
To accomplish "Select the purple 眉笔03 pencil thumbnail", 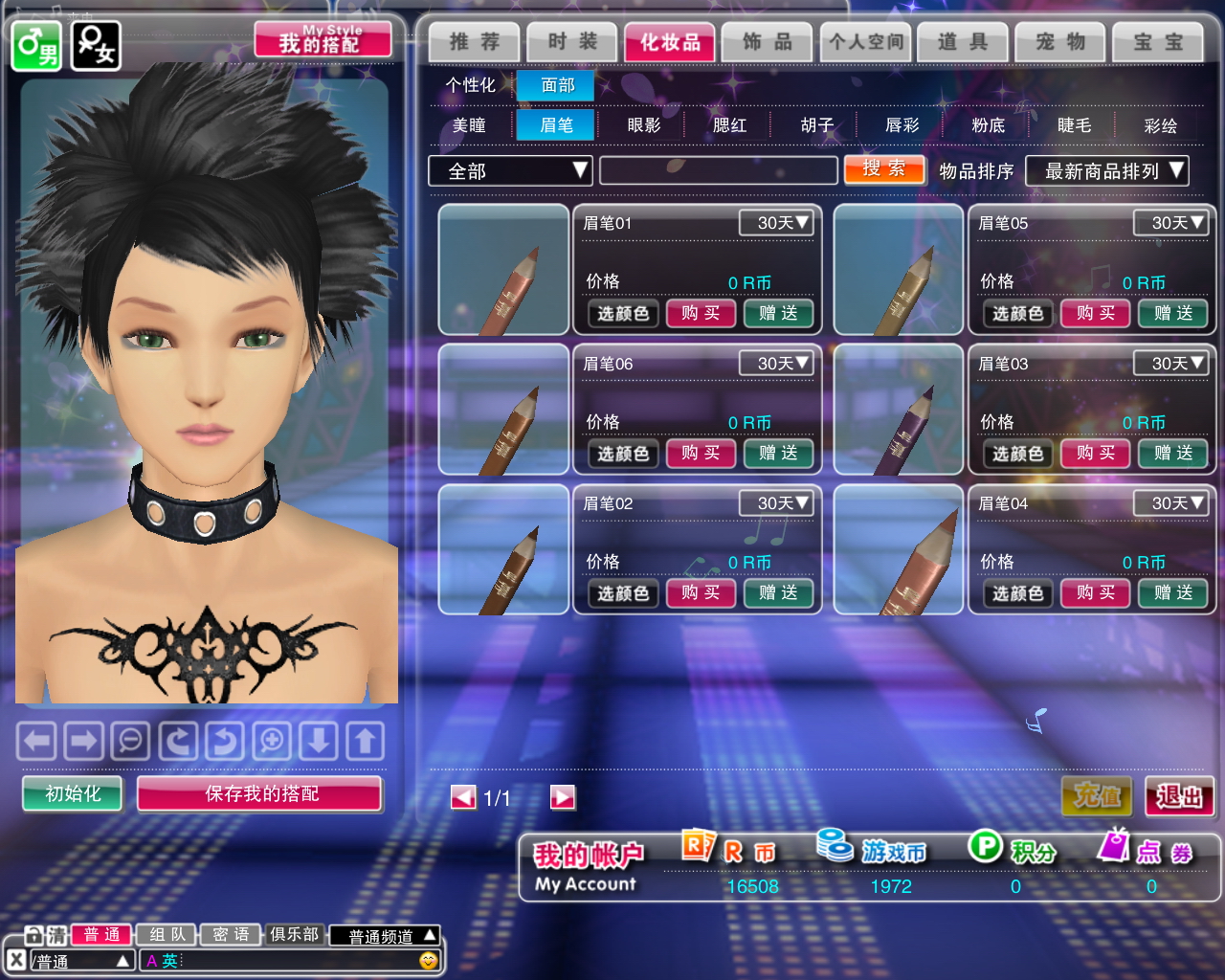I will pos(898,410).
